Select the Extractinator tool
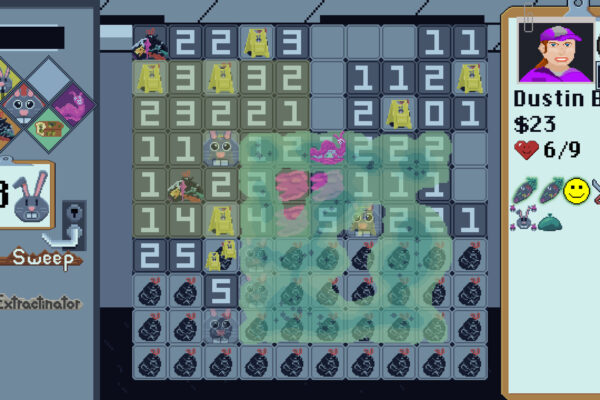Image resolution: width=600 pixels, height=400 pixels. [x=40, y=302]
